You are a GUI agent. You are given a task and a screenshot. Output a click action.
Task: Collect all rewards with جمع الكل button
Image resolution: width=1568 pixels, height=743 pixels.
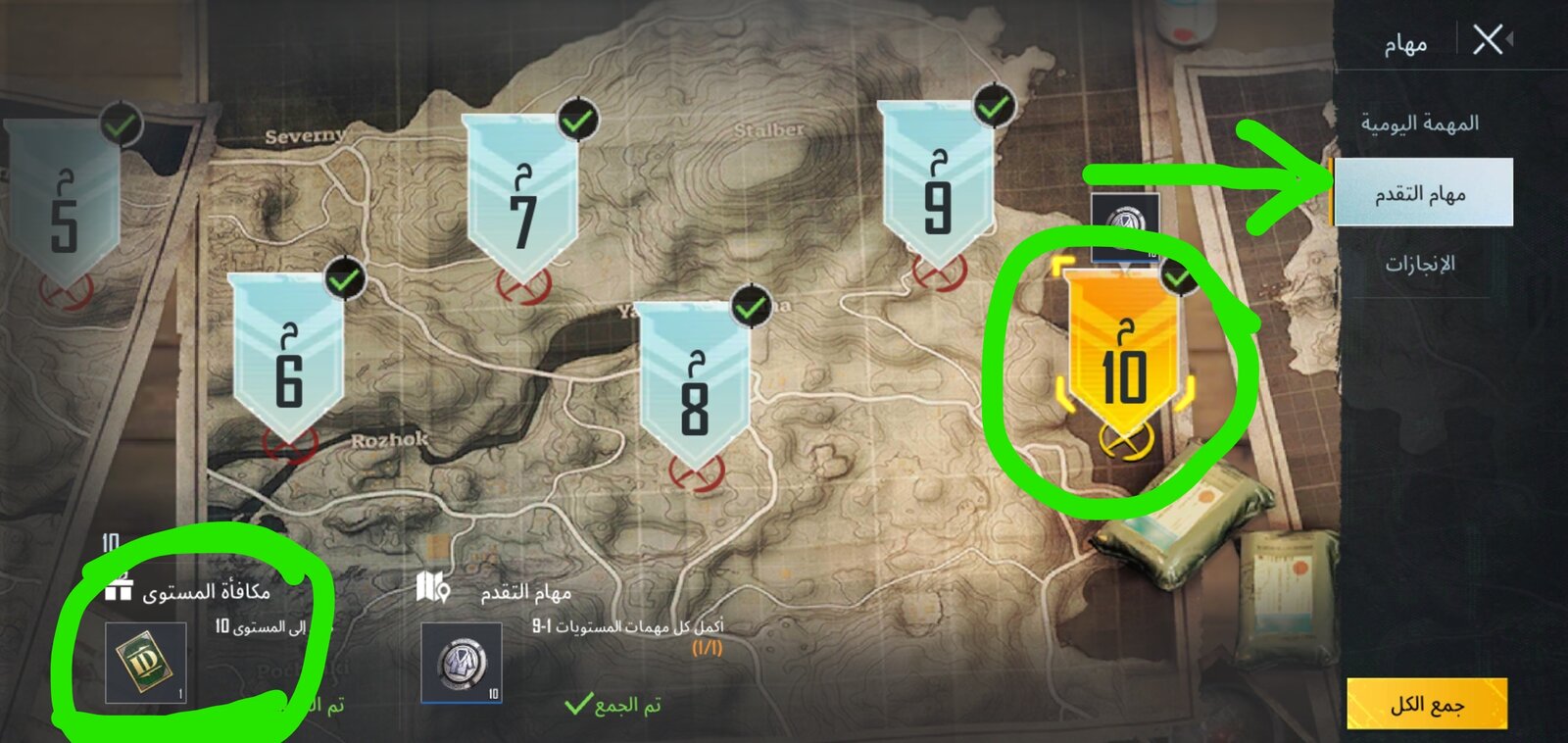(1426, 704)
